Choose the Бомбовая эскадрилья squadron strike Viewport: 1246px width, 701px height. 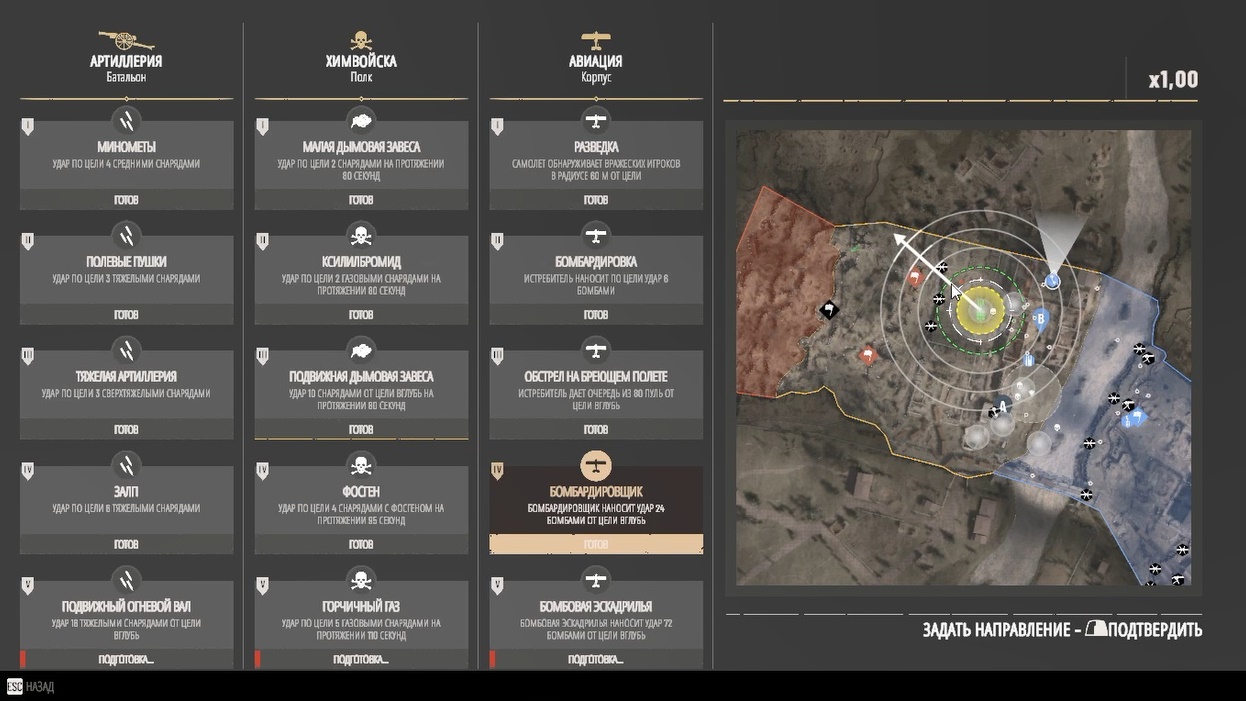click(596, 617)
